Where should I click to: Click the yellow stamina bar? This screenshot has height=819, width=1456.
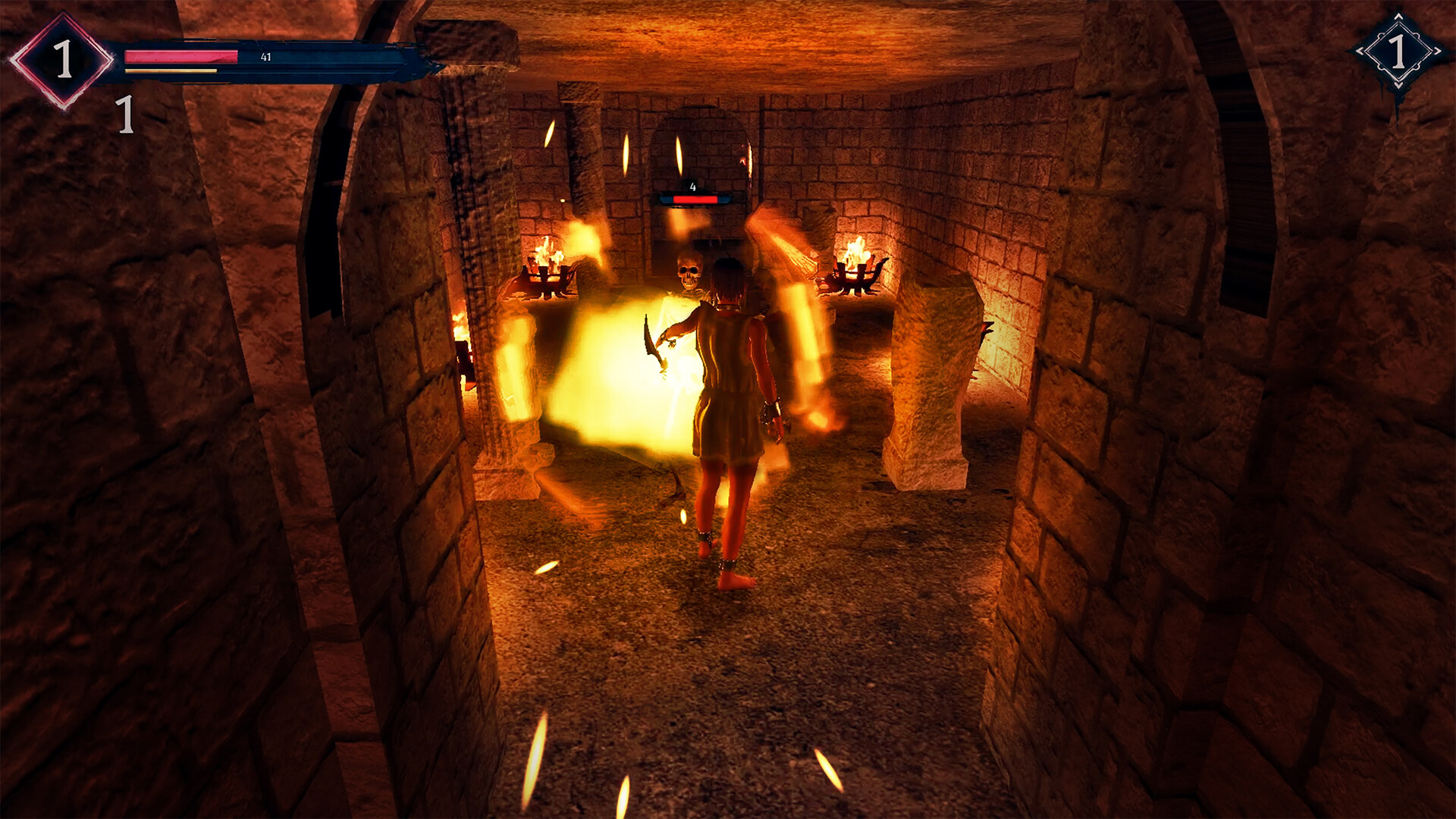pos(173,71)
